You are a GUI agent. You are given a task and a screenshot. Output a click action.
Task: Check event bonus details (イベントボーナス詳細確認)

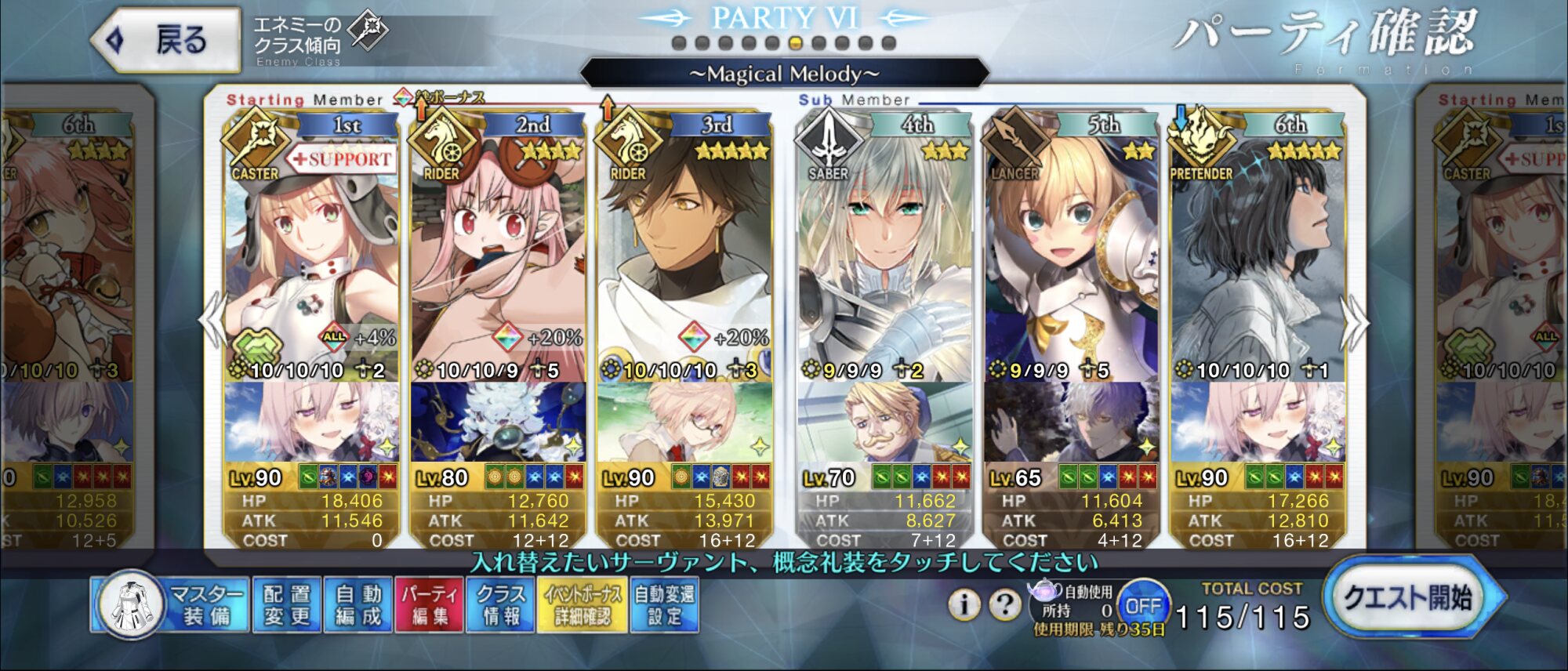click(582, 604)
